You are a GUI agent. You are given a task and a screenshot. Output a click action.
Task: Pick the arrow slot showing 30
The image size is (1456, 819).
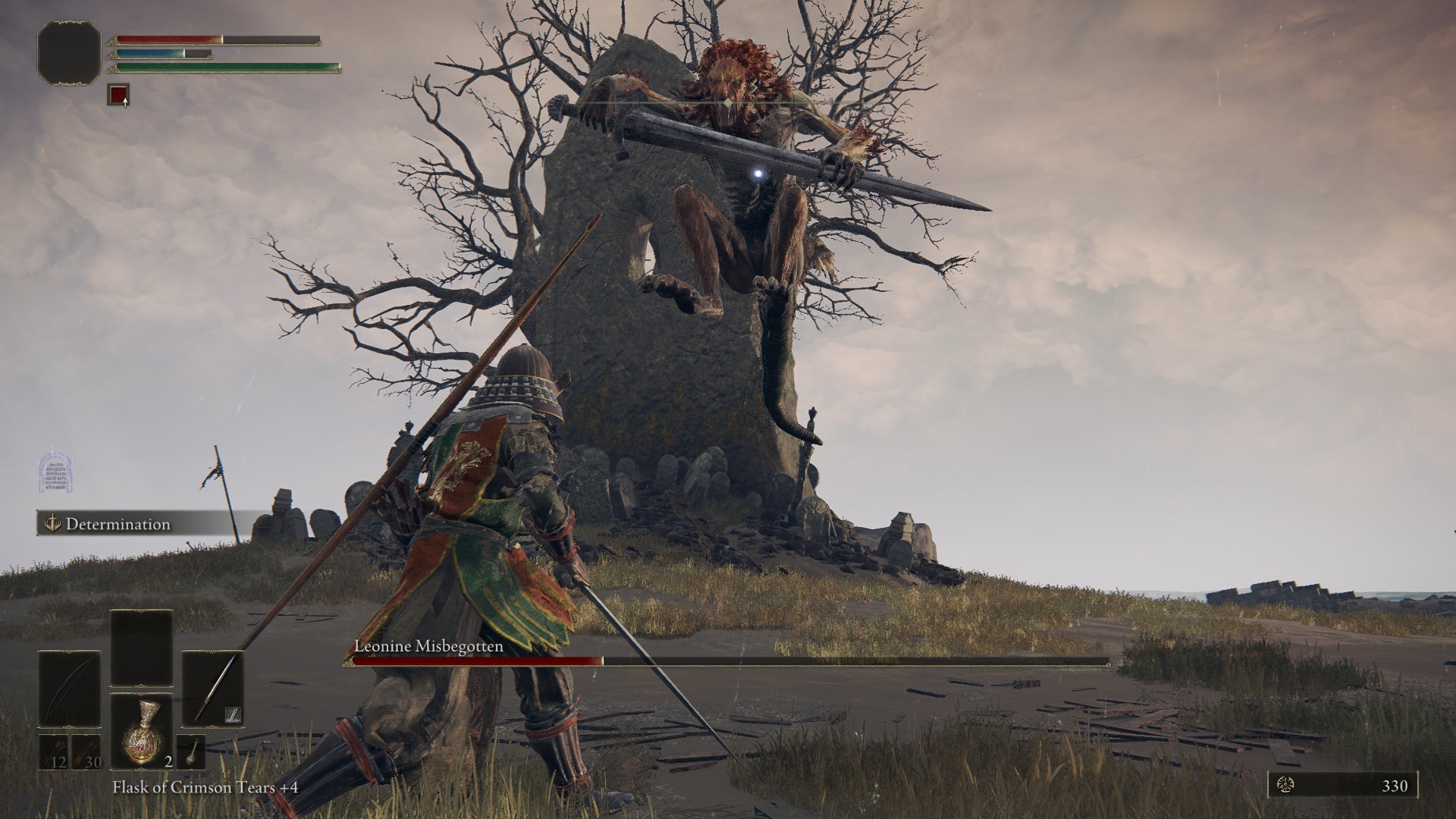(86, 752)
